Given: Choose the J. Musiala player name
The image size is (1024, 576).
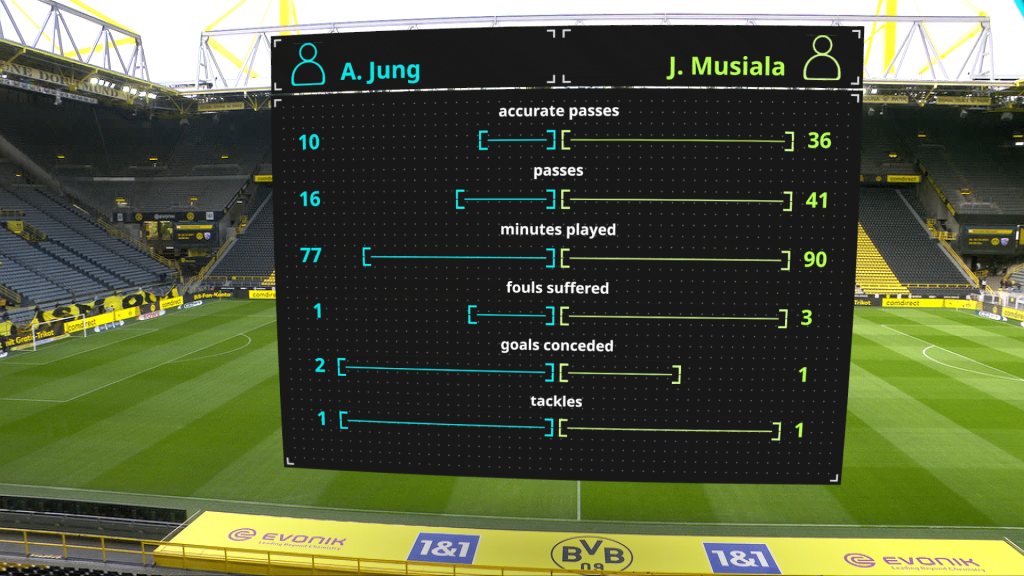Looking at the screenshot, I should coord(725,67).
